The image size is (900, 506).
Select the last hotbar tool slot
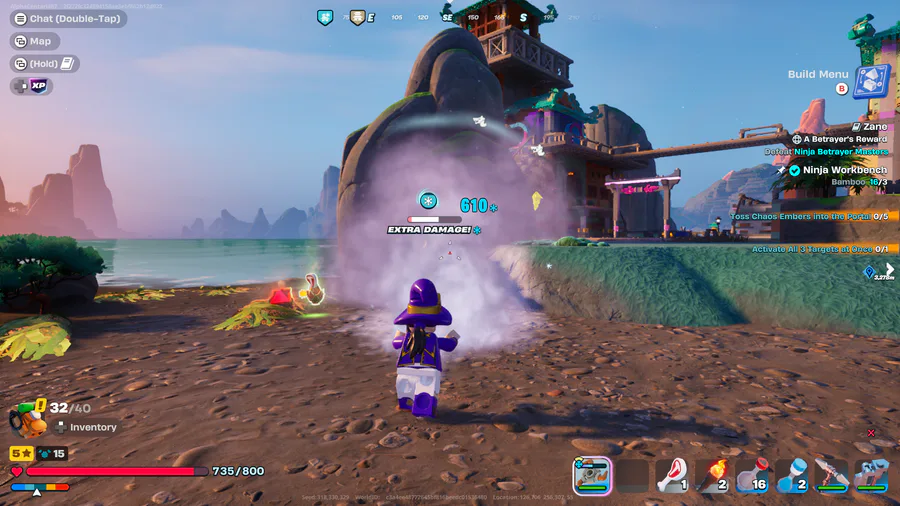[870, 476]
